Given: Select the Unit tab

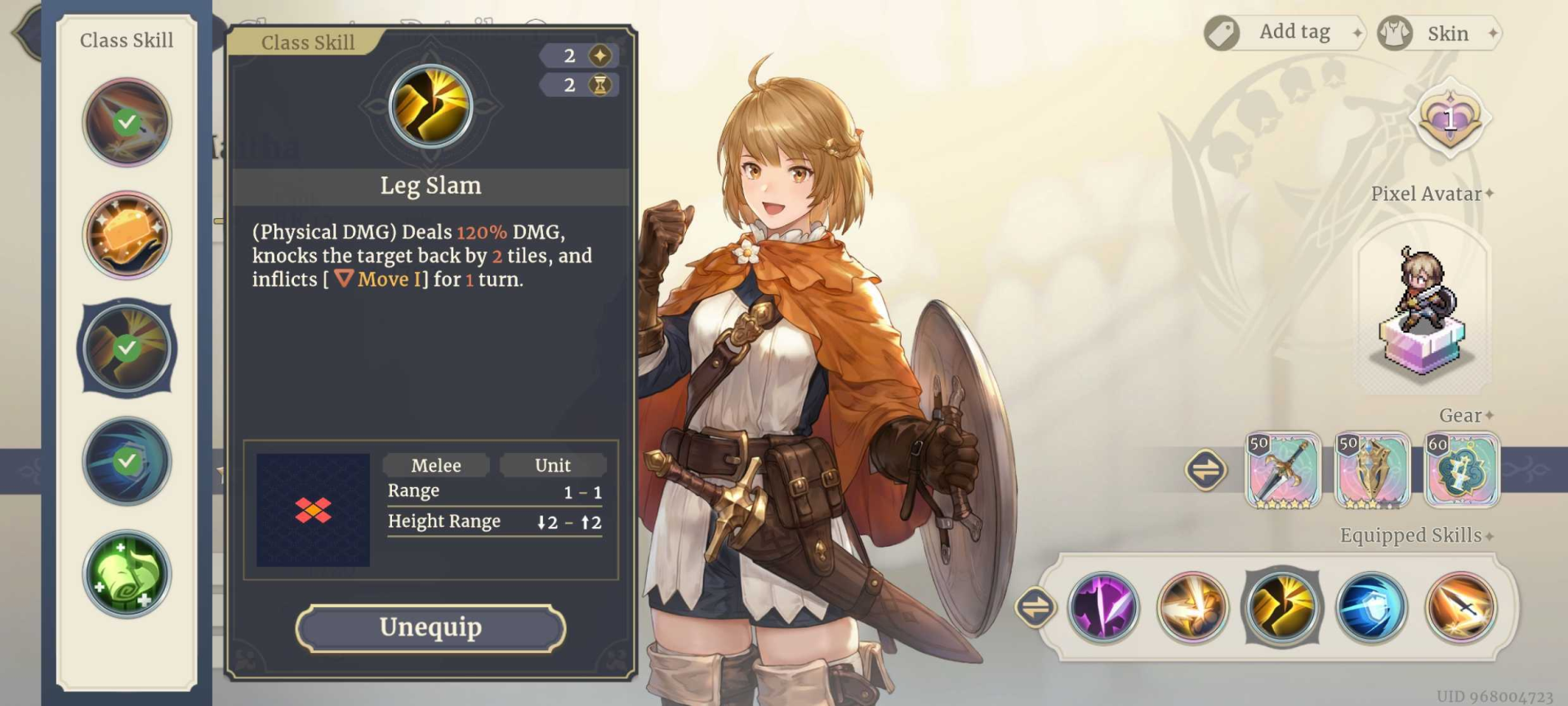Looking at the screenshot, I should point(554,465).
